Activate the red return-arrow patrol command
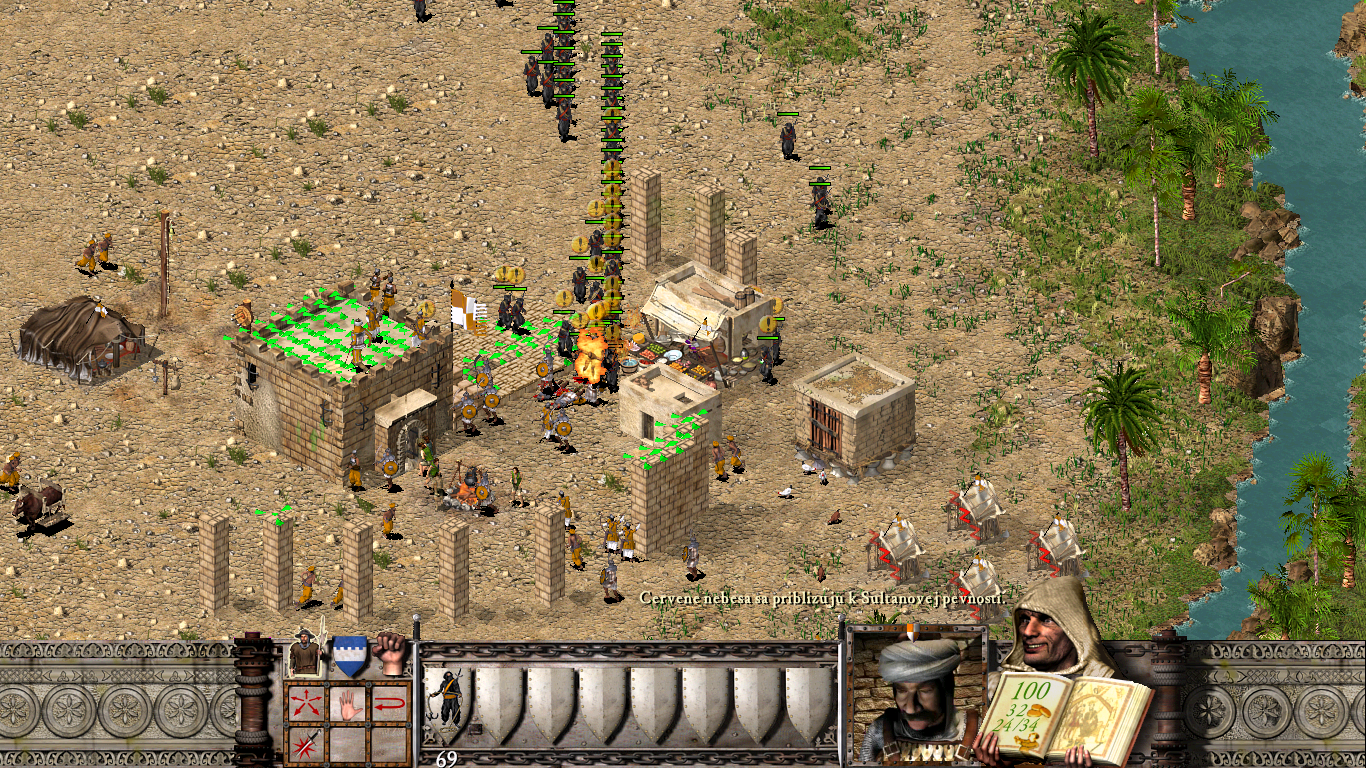 tap(390, 703)
